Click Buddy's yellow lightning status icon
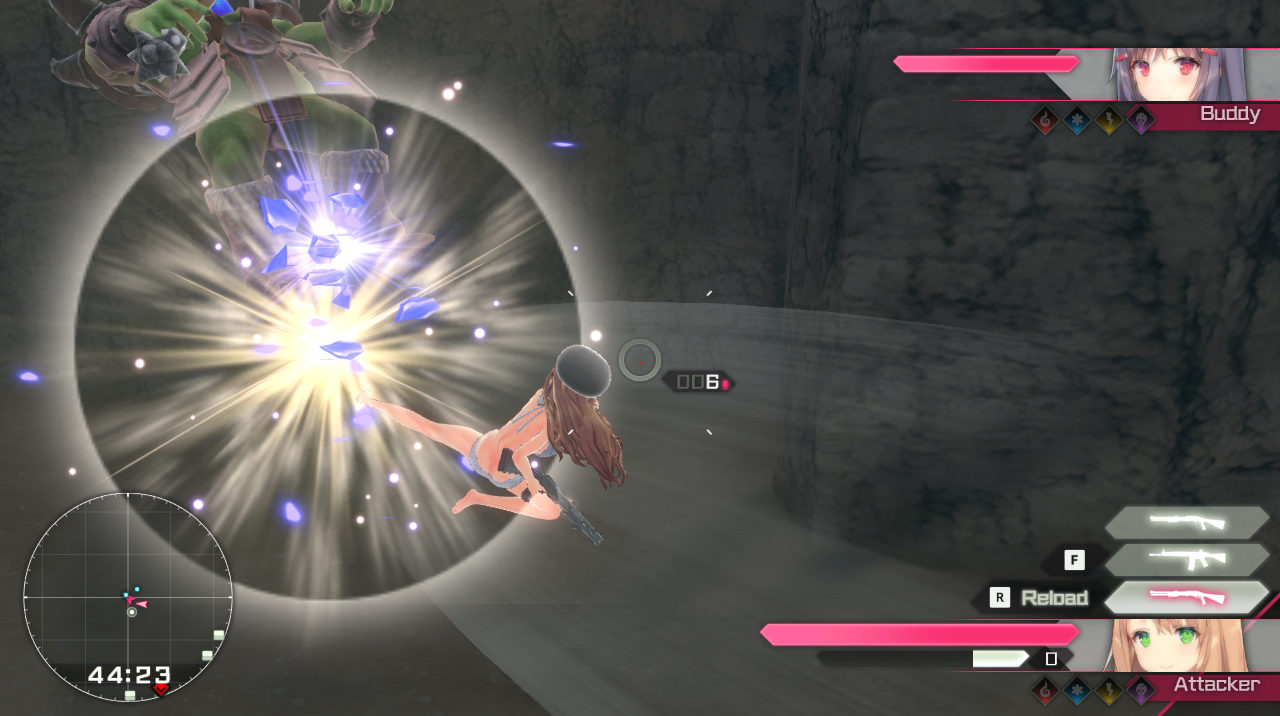The width and height of the screenshot is (1280, 716). pos(1109,120)
